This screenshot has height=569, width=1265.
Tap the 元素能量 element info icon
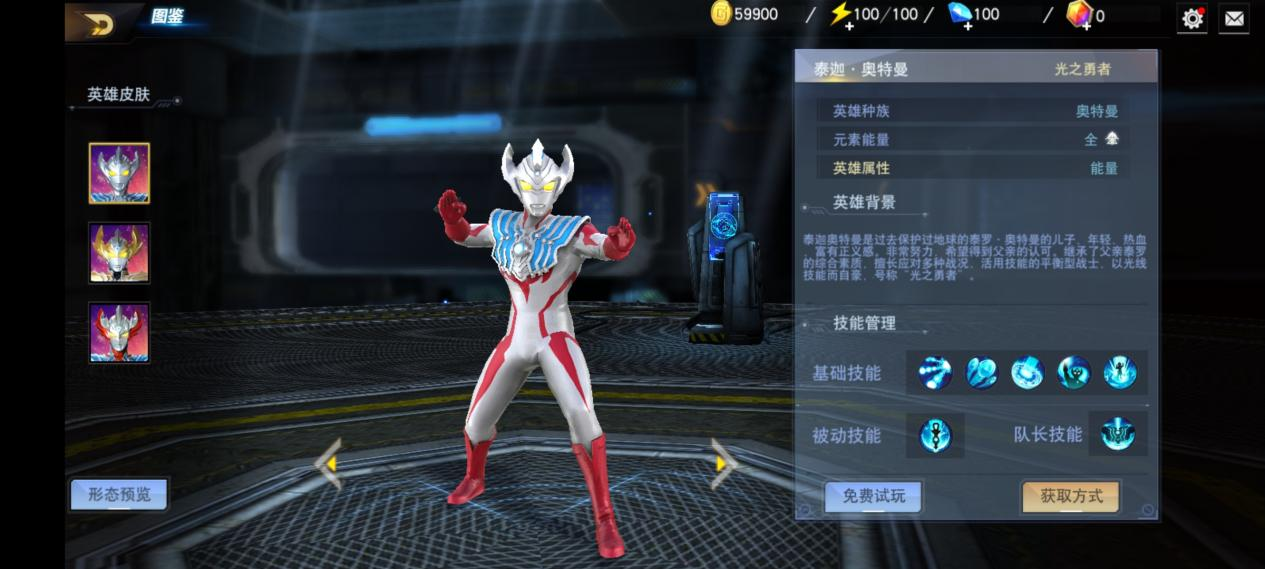(1112, 139)
